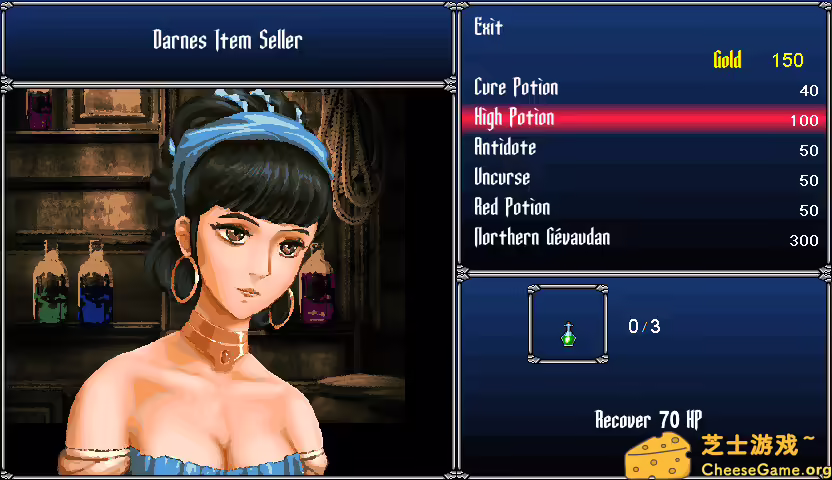Viewport: 832px width, 480px height.
Task: Buy the highlighted High Potion
Action: [516, 119]
